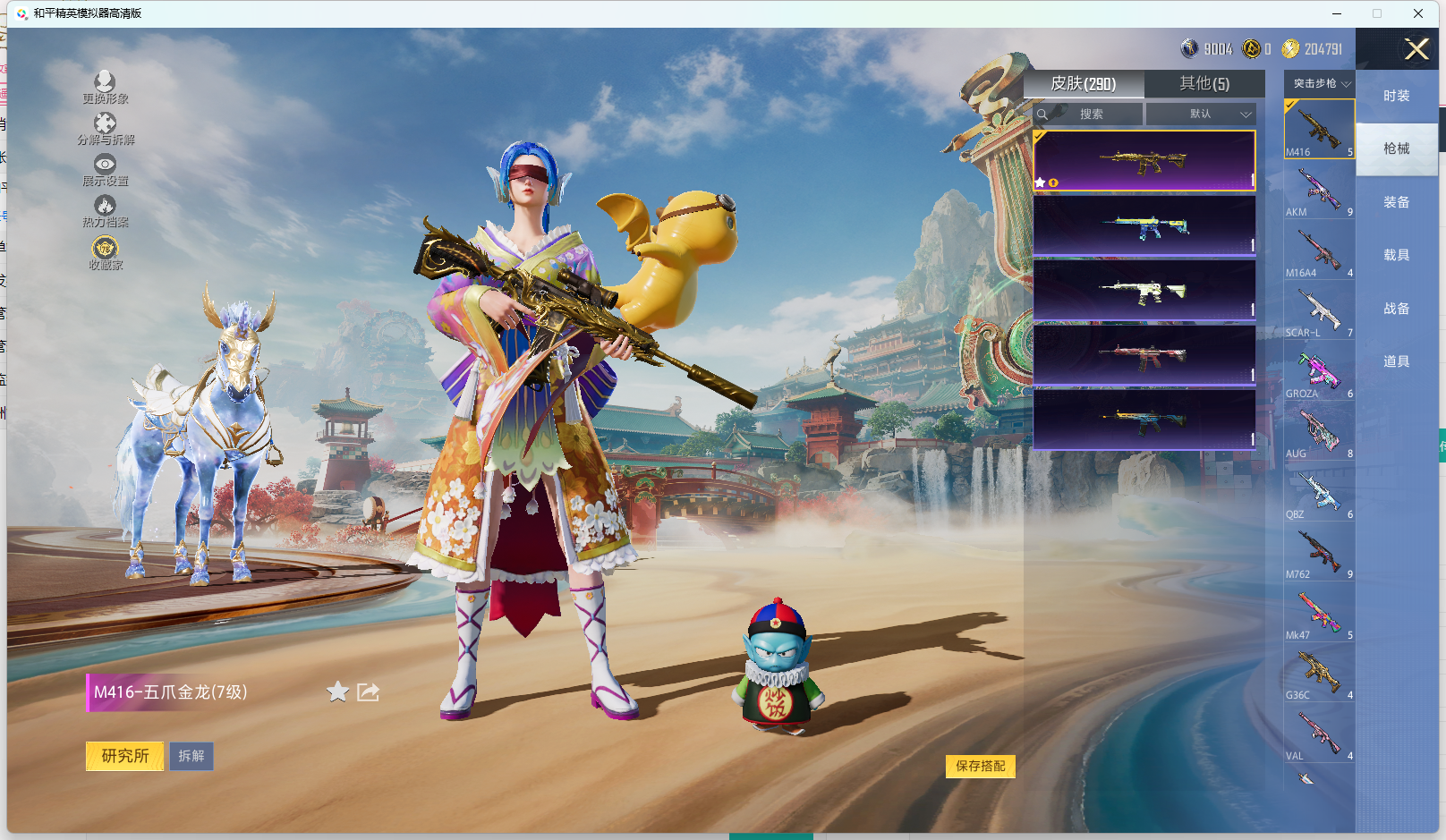Select the SCAR-L weapon entry
Image resolution: width=1446 pixels, height=840 pixels.
[1319, 311]
